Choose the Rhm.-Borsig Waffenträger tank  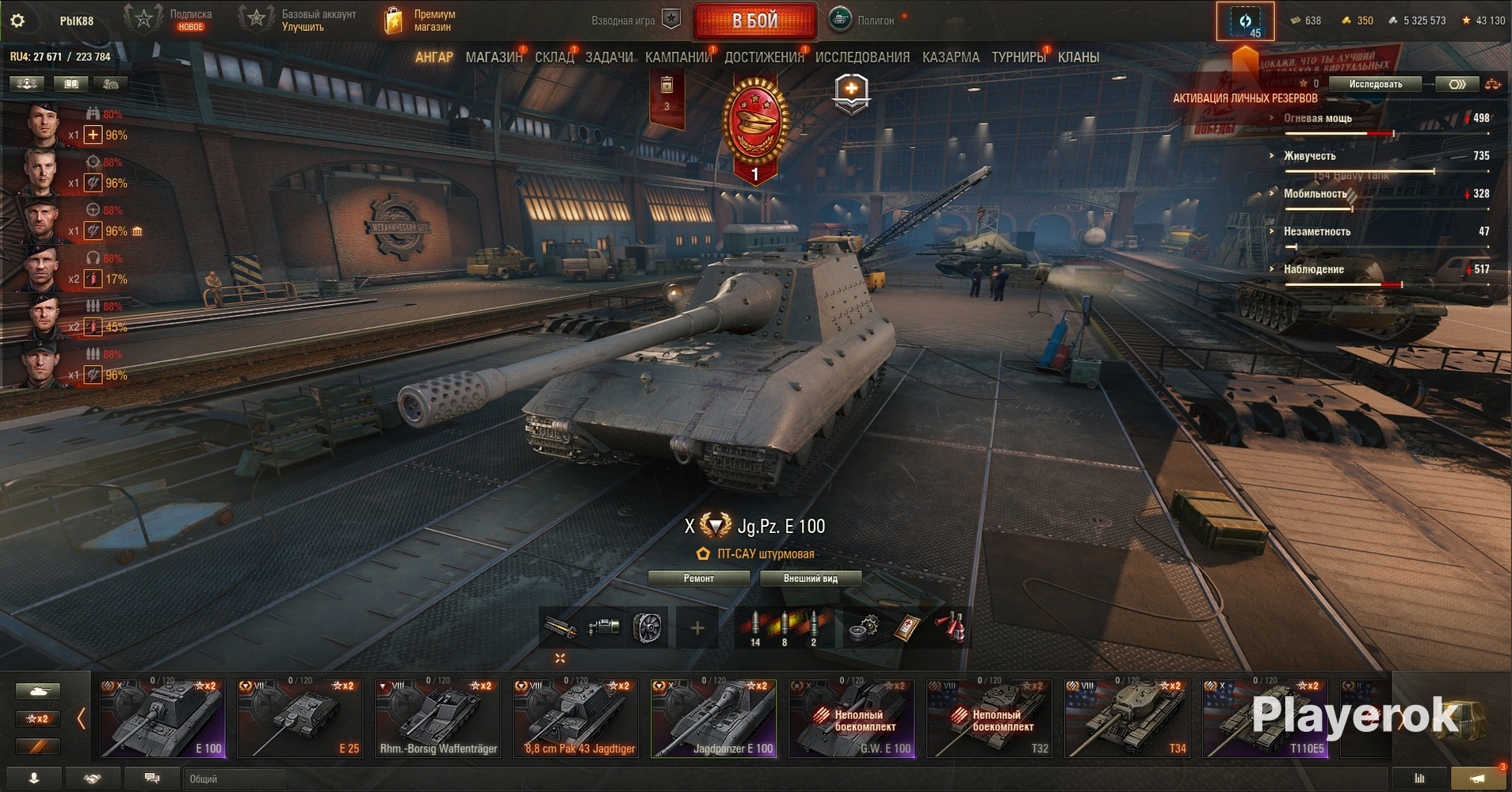click(438, 718)
